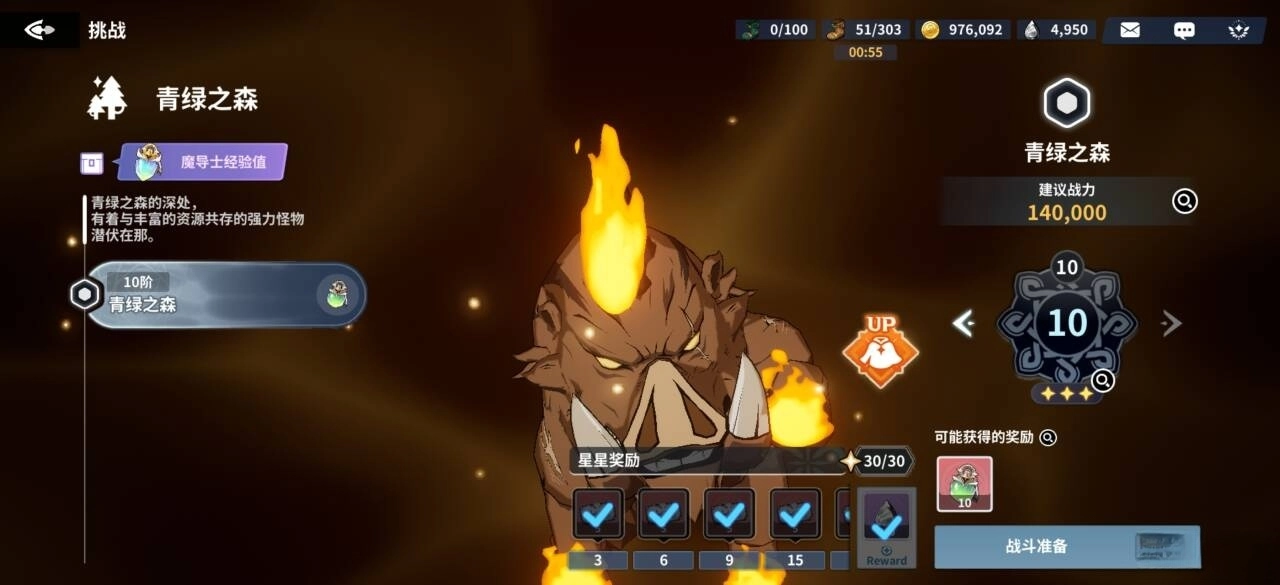Select the 15-star reward checkbox tile
1280x585 pixels.
(x=795, y=515)
